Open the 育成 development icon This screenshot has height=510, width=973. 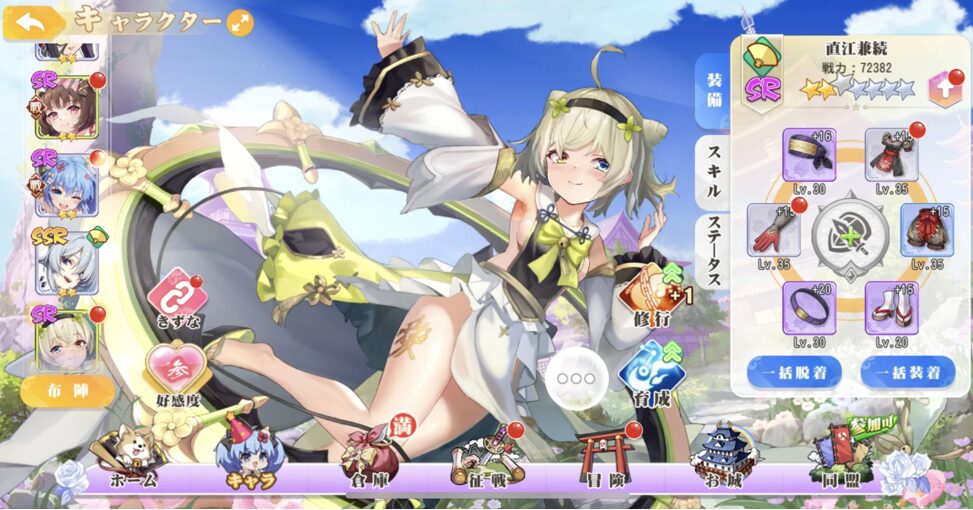[x=645, y=372]
